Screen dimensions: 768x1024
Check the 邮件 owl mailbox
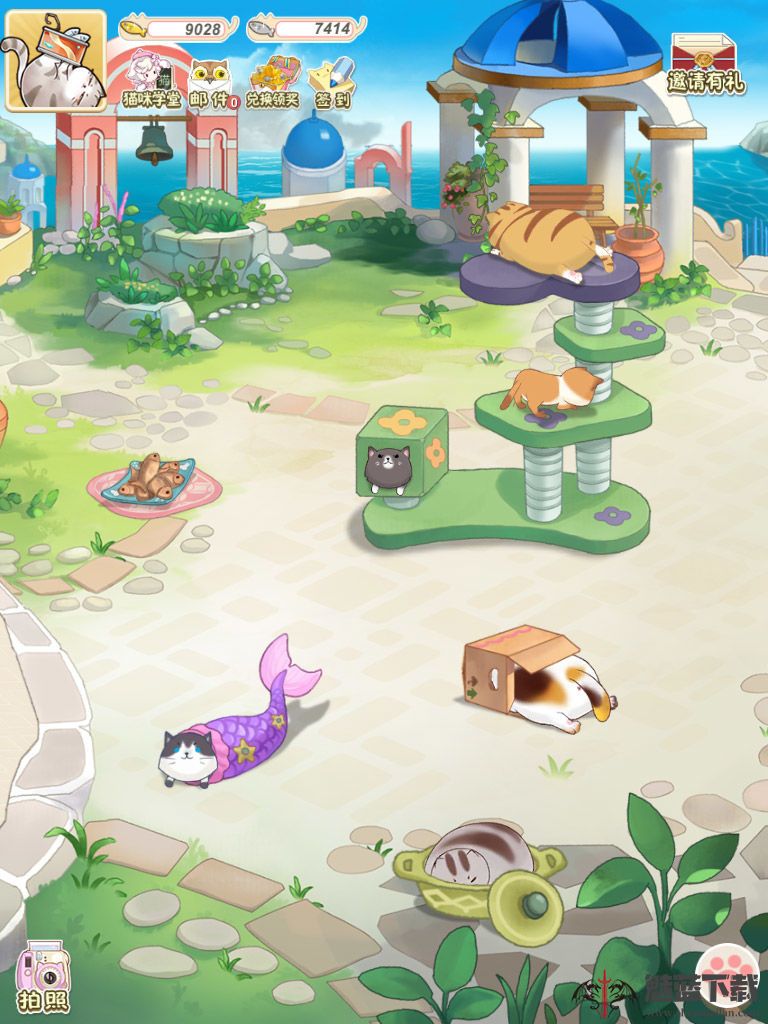click(210, 80)
